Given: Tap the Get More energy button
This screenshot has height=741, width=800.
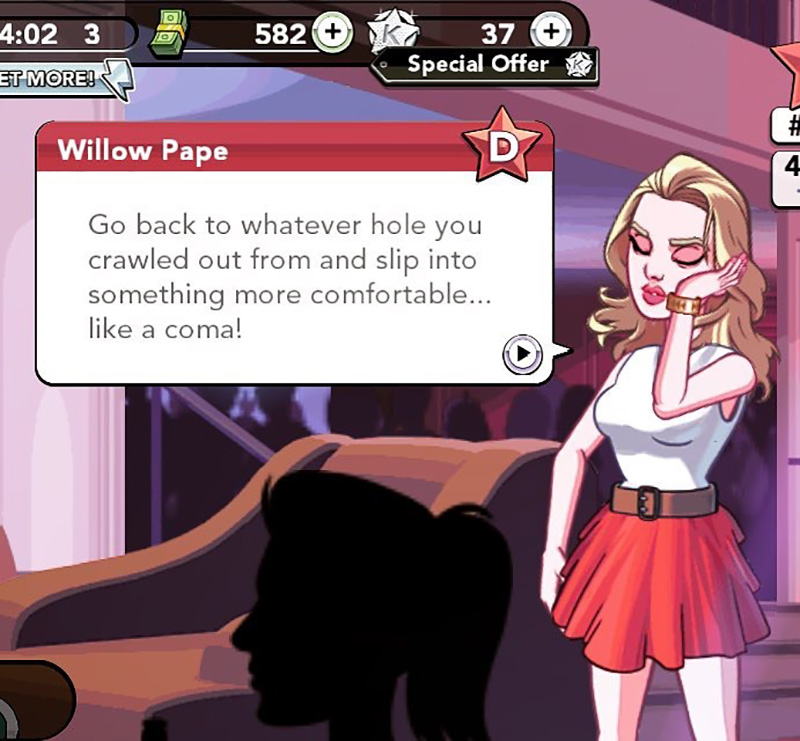Looking at the screenshot, I should pos(62,78).
